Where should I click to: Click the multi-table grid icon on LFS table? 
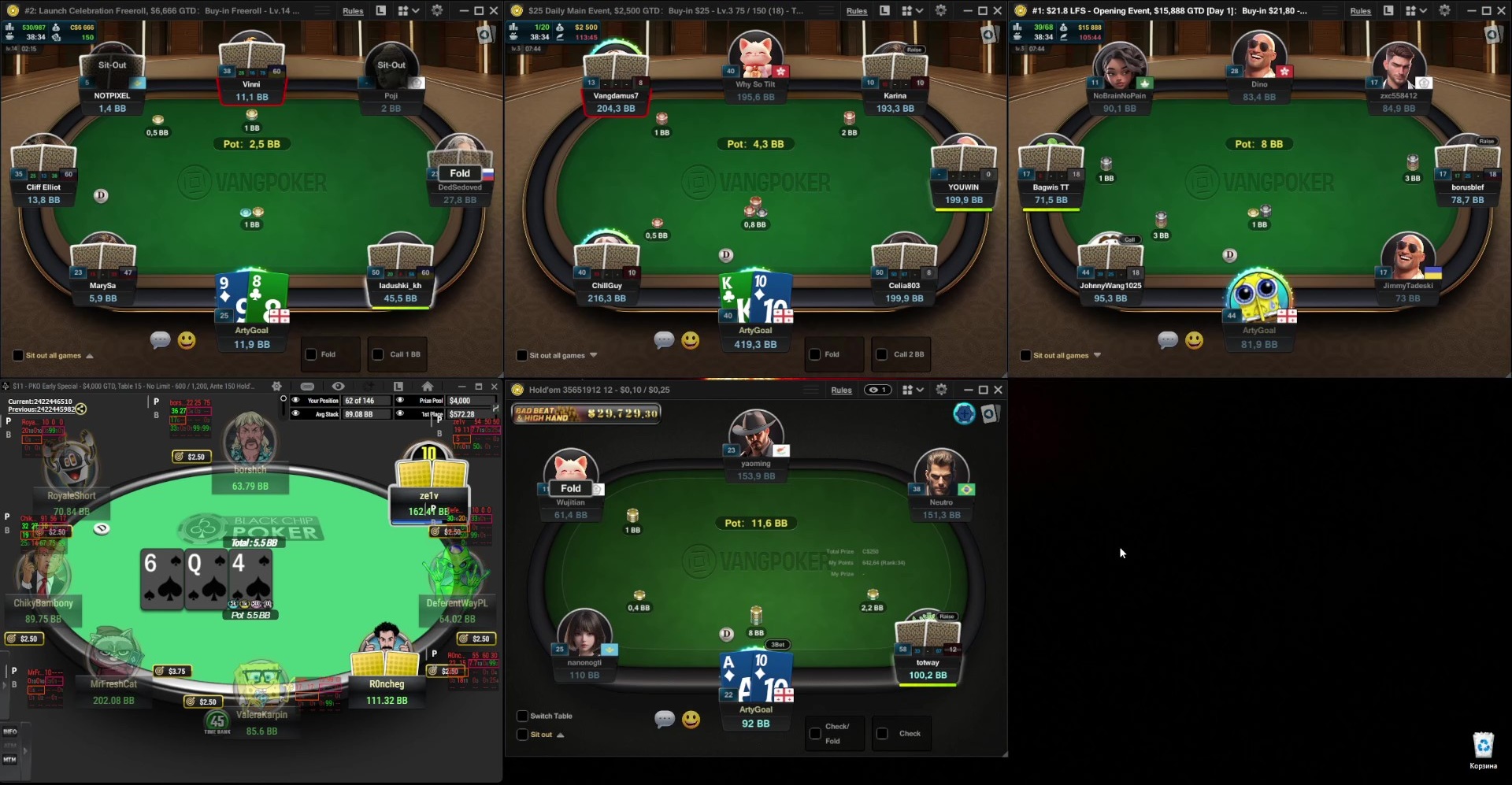(x=1411, y=11)
